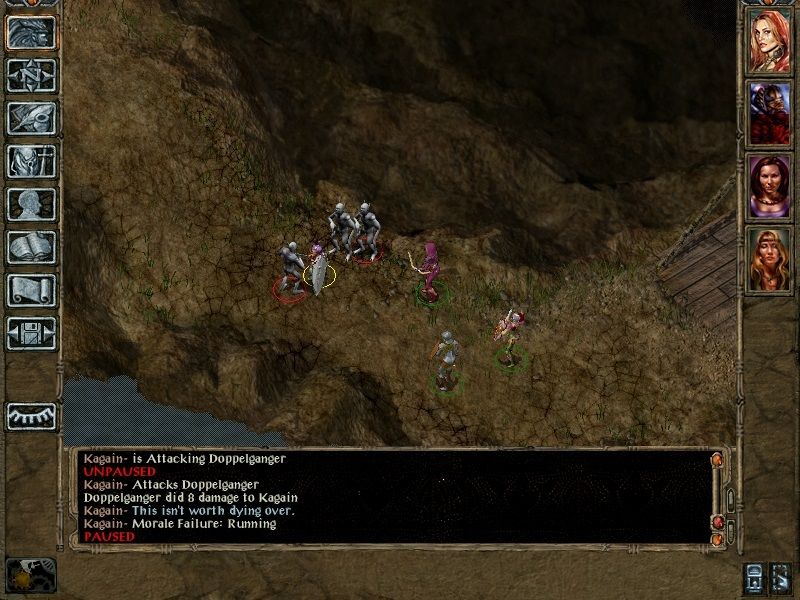Open game options with the floppy disk button
800x600 pixels.
point(31,333)
